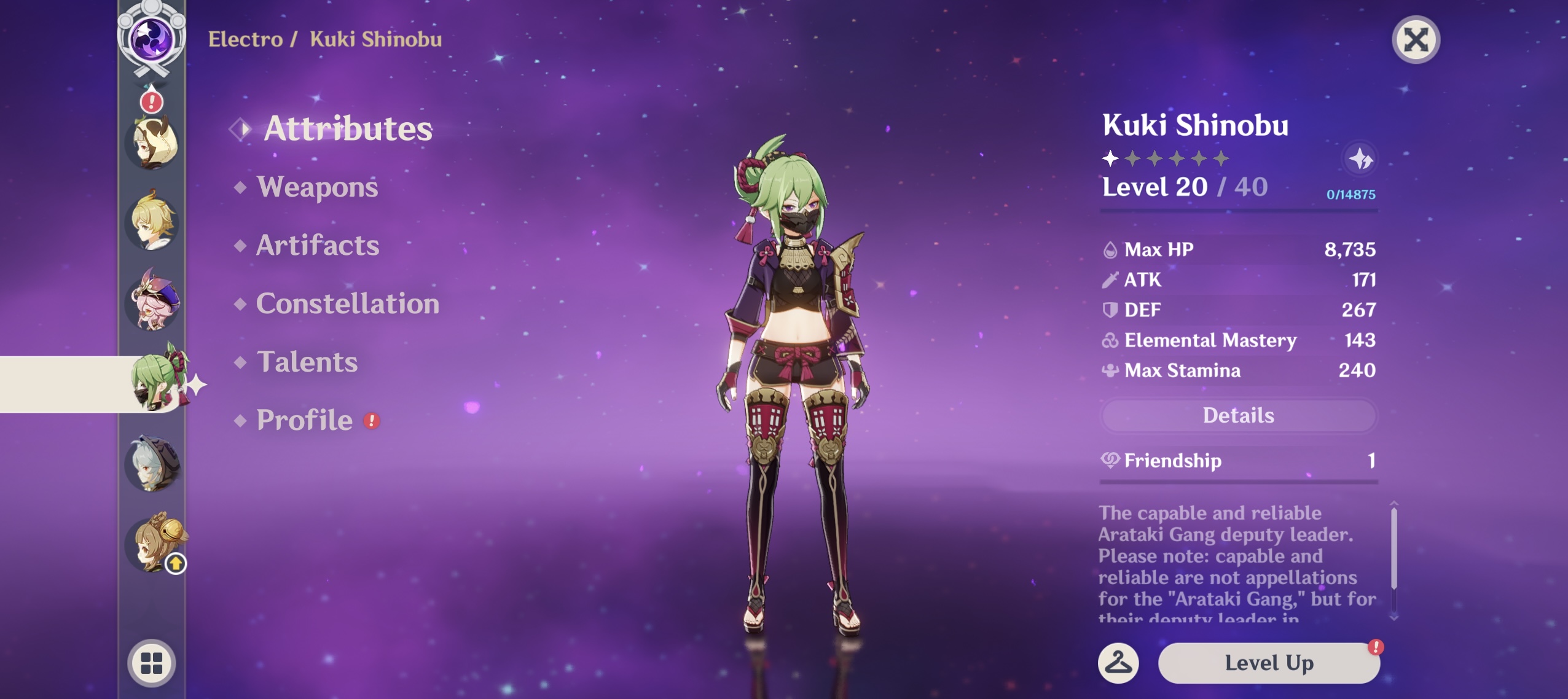Click the Details button

tap(1239, 416)
